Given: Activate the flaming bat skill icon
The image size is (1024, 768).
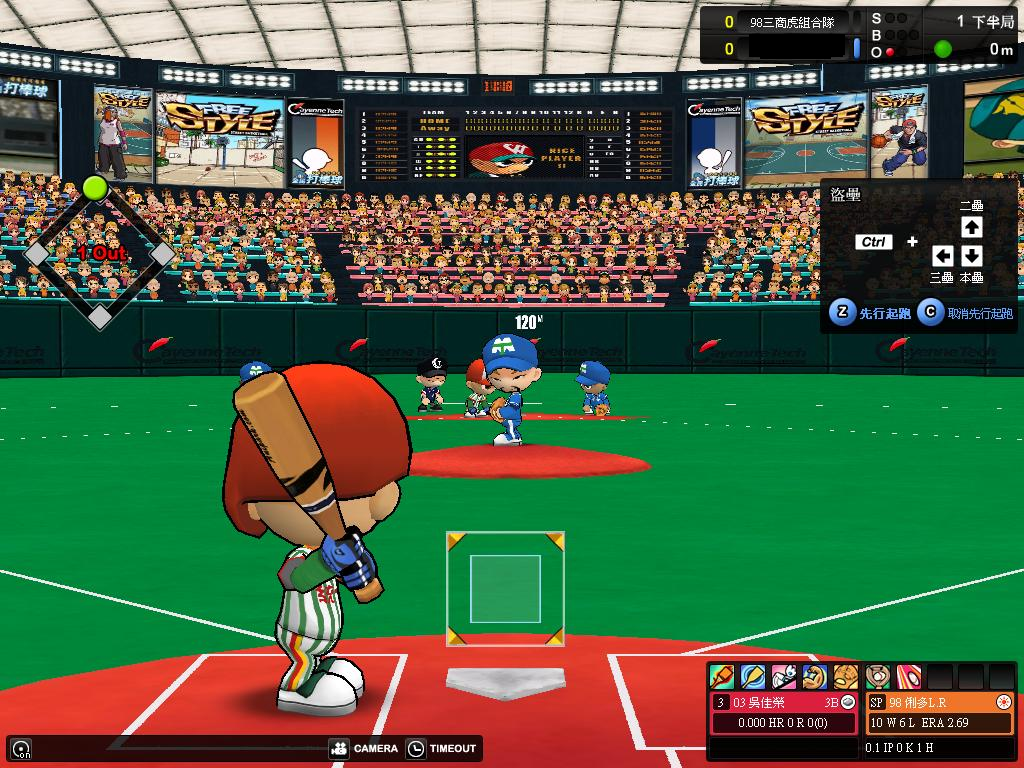Looking at the screenshot, I should pyautogui.click(x=722, y=677).
